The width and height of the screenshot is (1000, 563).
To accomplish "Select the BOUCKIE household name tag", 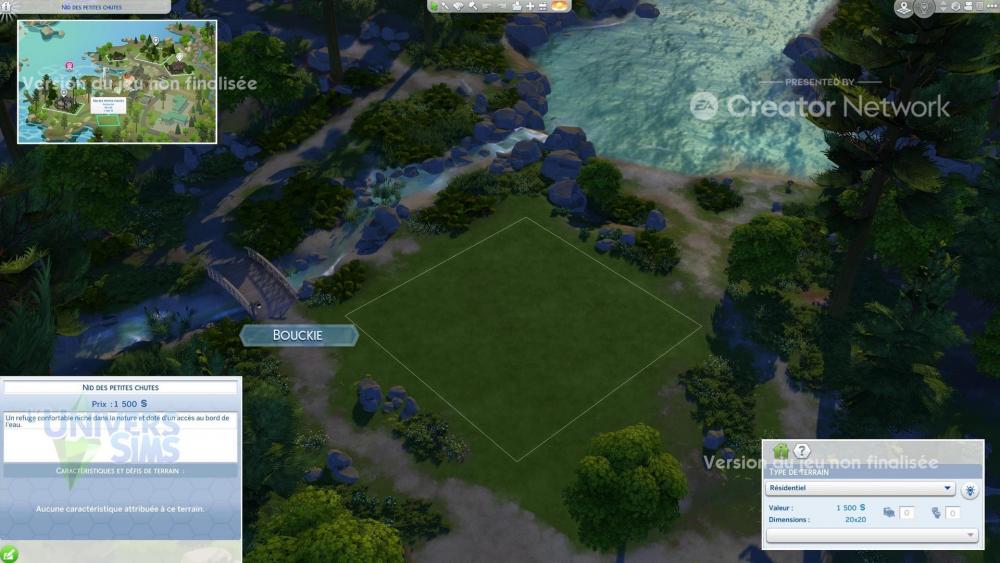I will (298, 335).
